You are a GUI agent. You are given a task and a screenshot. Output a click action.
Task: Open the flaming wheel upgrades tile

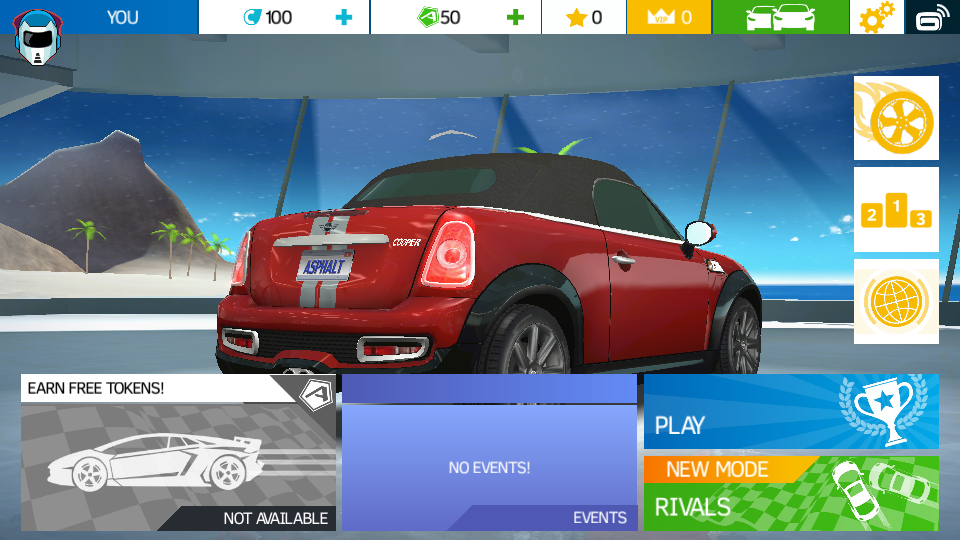click(896, 118)
